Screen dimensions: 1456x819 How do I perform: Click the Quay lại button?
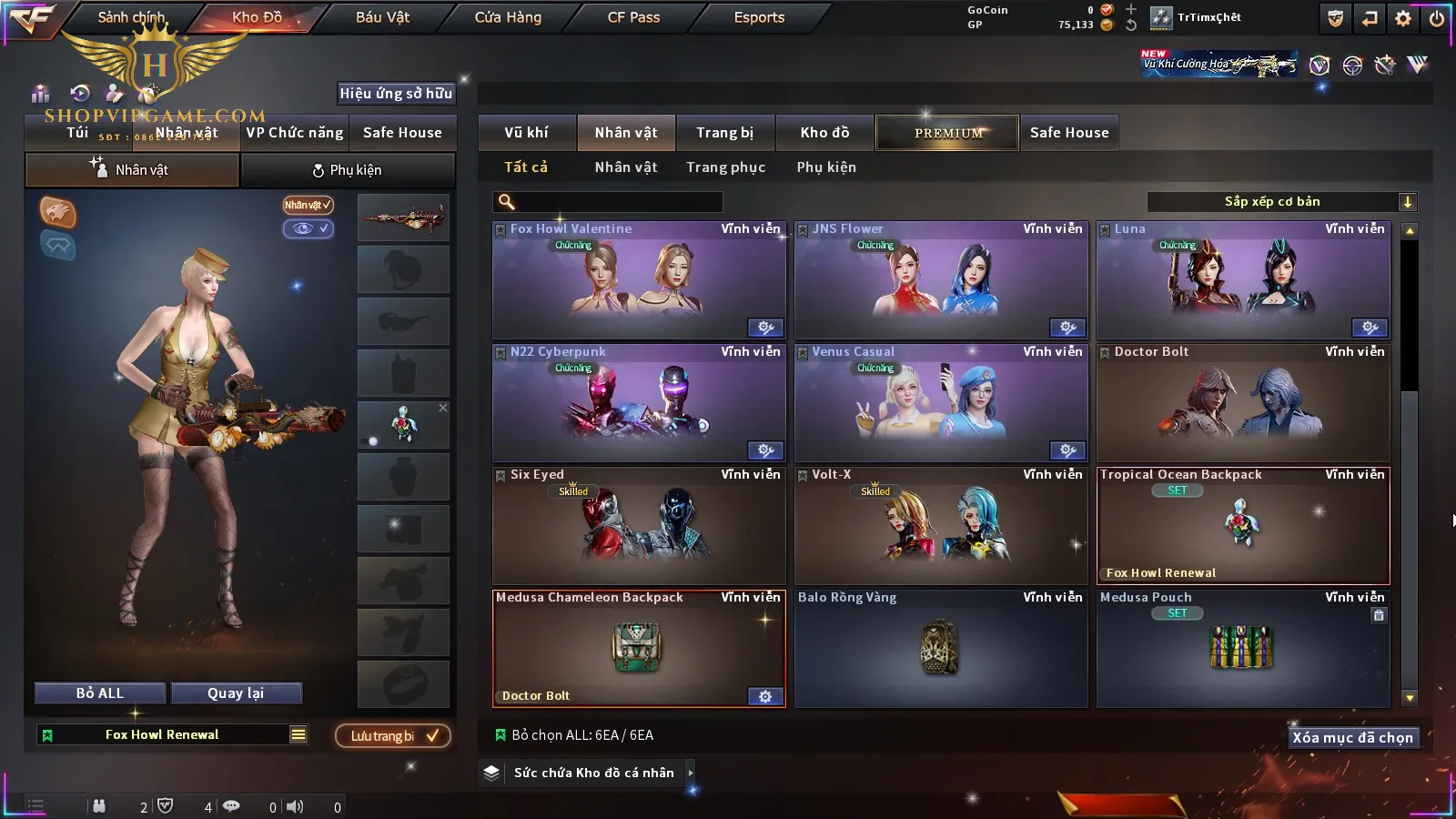(x=236, y=693)
